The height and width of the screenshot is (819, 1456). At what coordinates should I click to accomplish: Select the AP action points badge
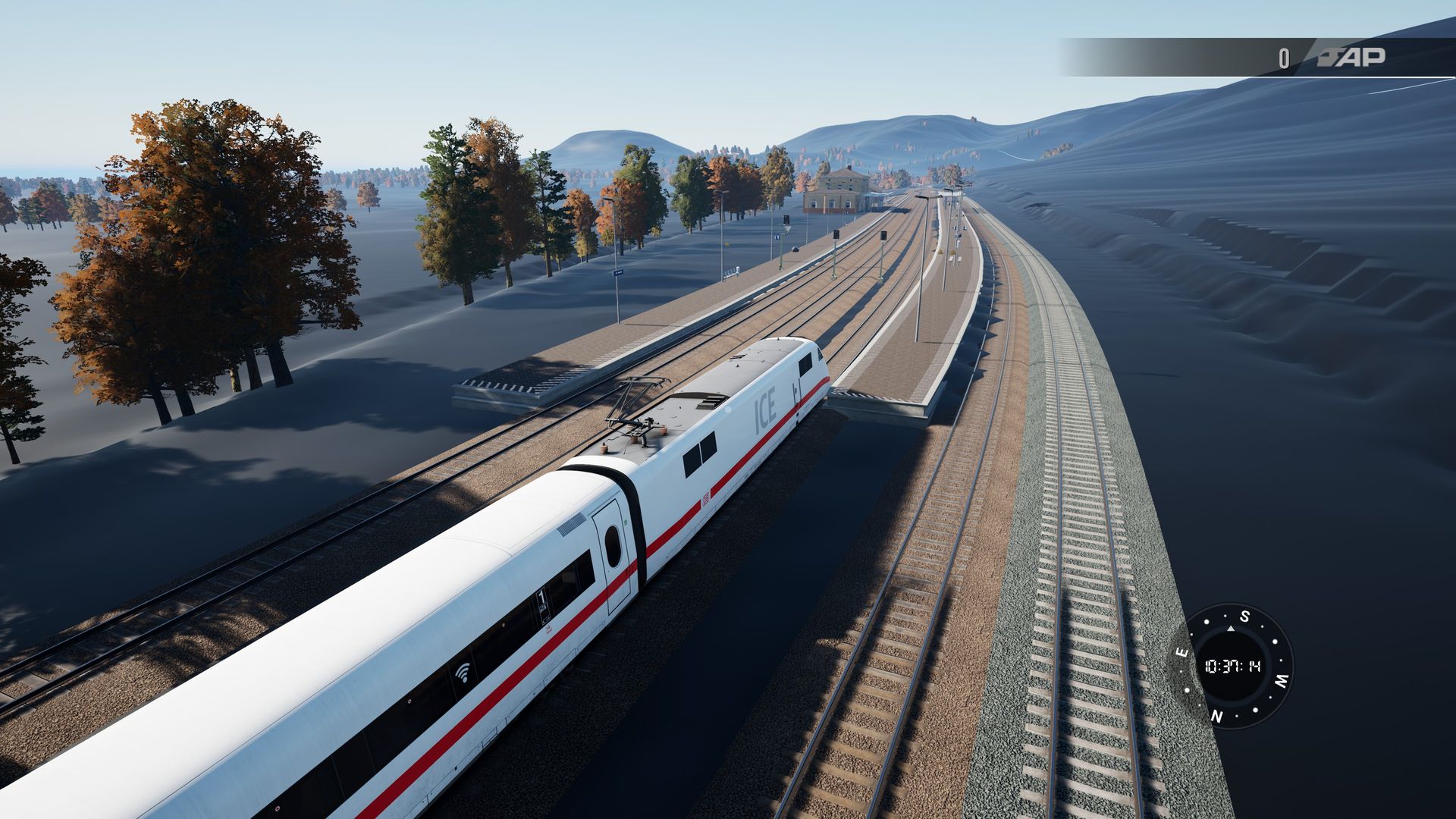click(x=1350, y=58)
